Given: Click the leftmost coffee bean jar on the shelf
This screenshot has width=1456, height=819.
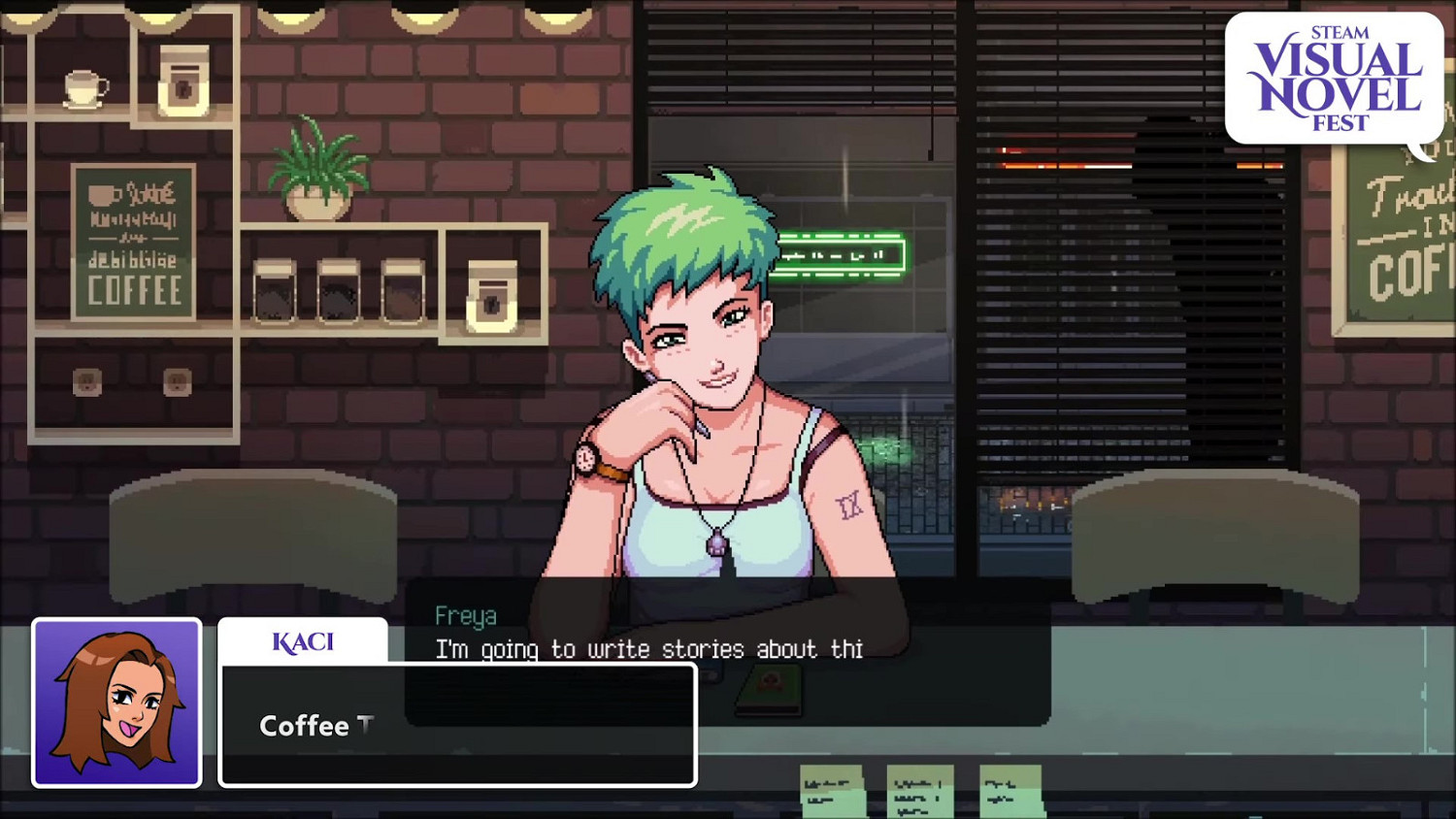Looking at the screenshot, I should coord(277,291).
